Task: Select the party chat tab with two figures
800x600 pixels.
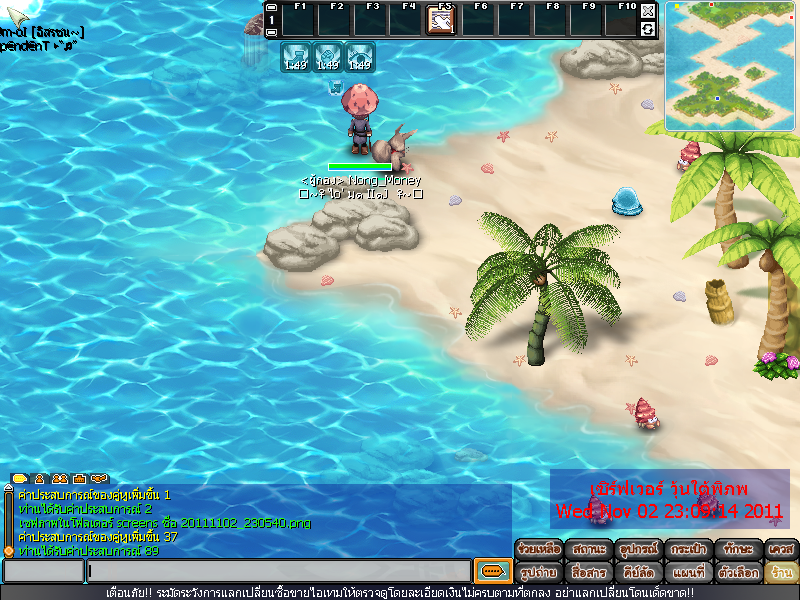Action: click(60, 479)
